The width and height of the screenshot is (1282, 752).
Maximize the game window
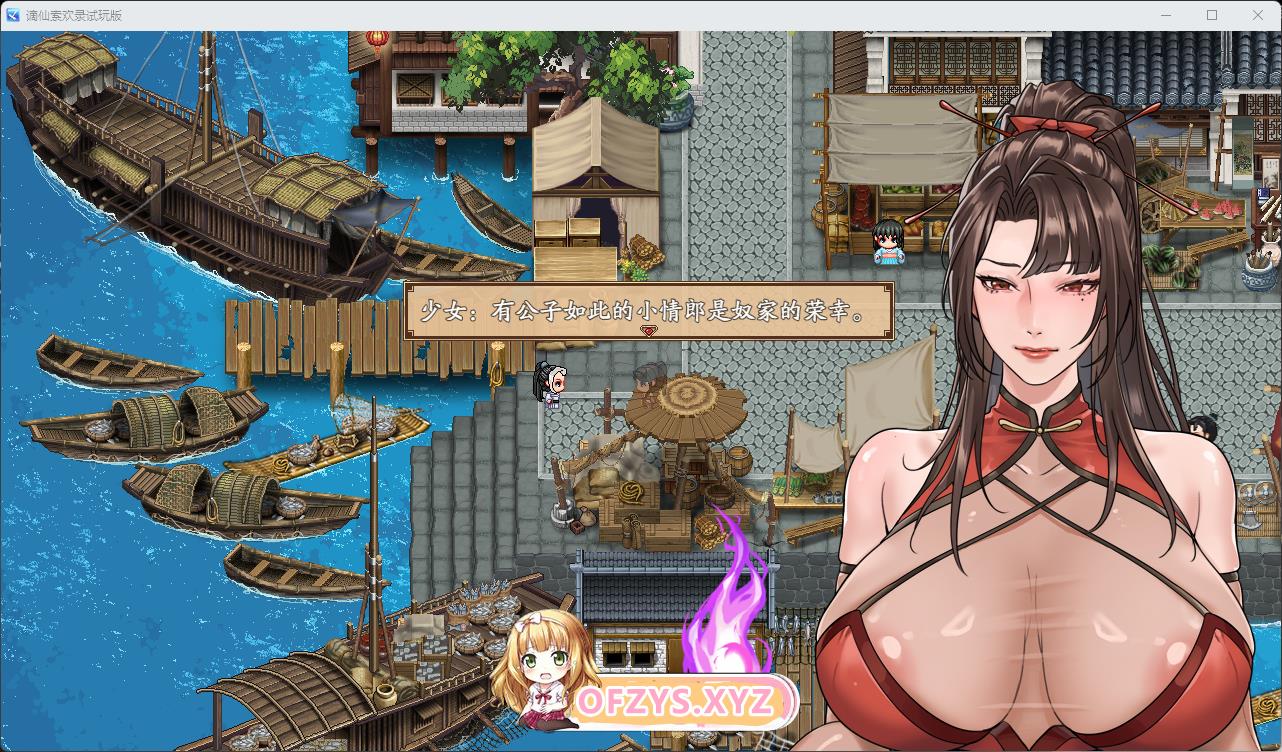click(x=1212, y=15)
